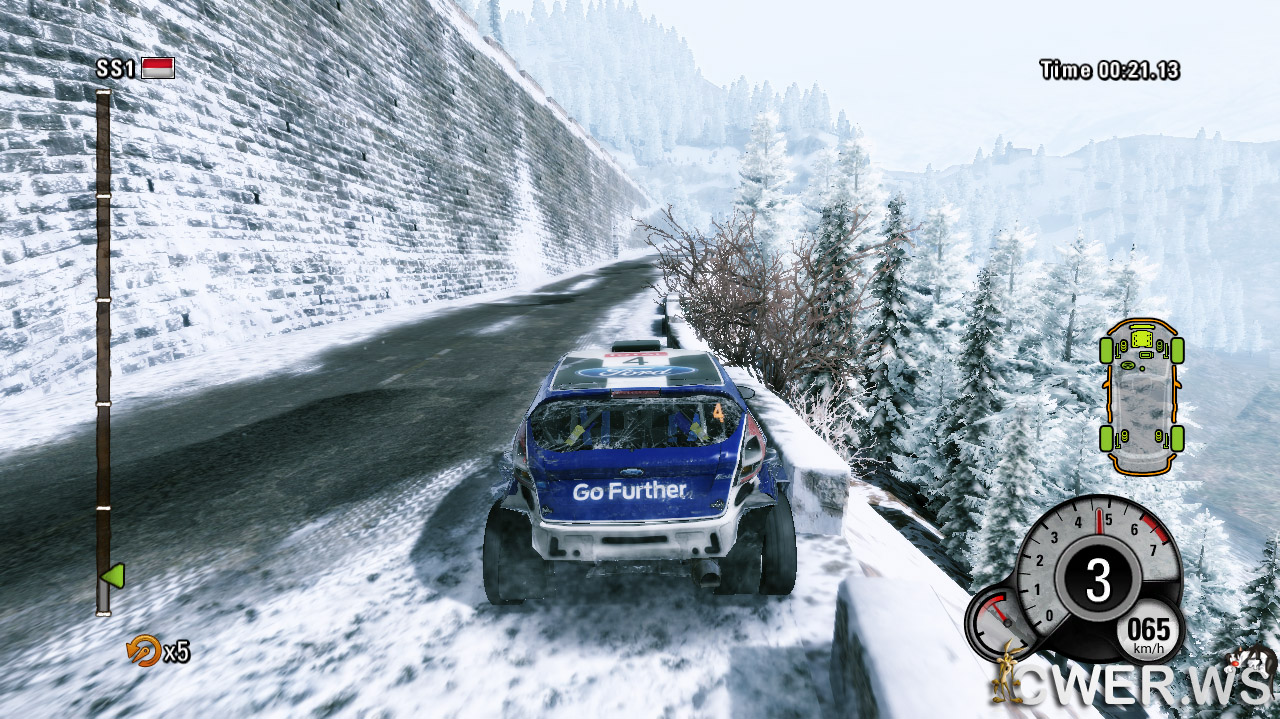This screenshot has height=719, width=1280.
Task: Click the orange rewind arrow icon
Action: click(x=143, y=651)
